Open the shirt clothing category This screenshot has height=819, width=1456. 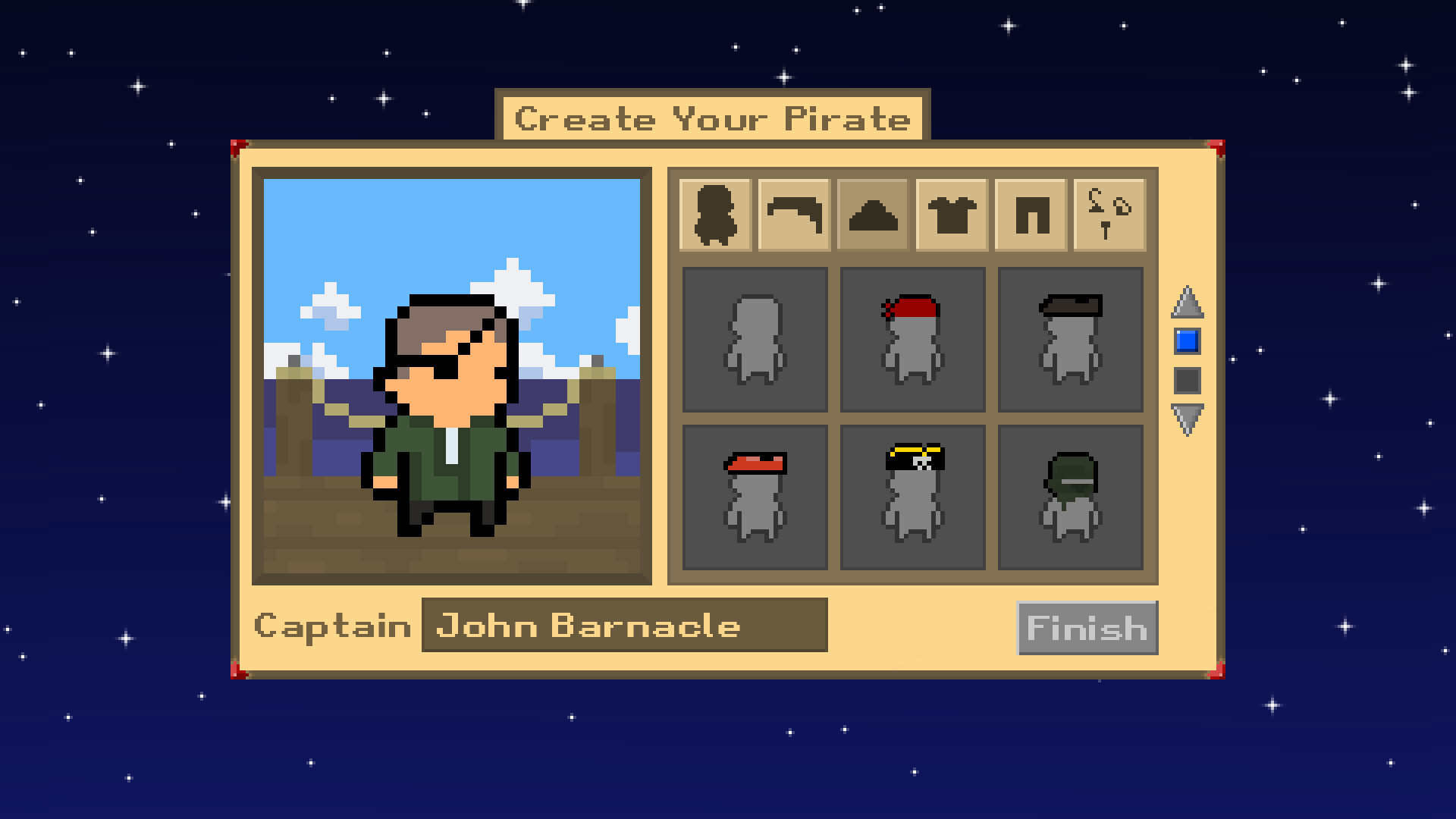952,215
